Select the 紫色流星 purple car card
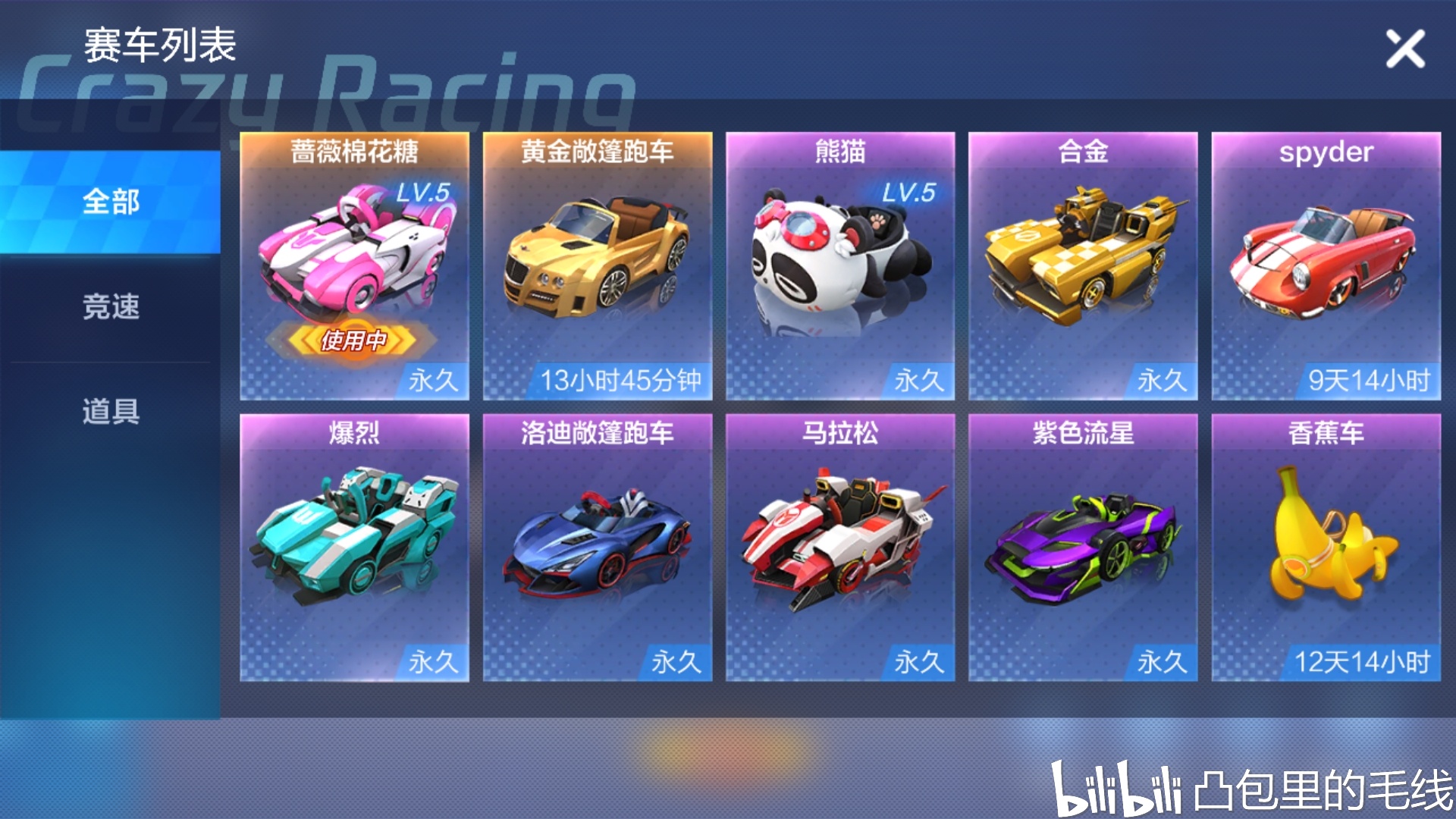 click(1082, 547)
